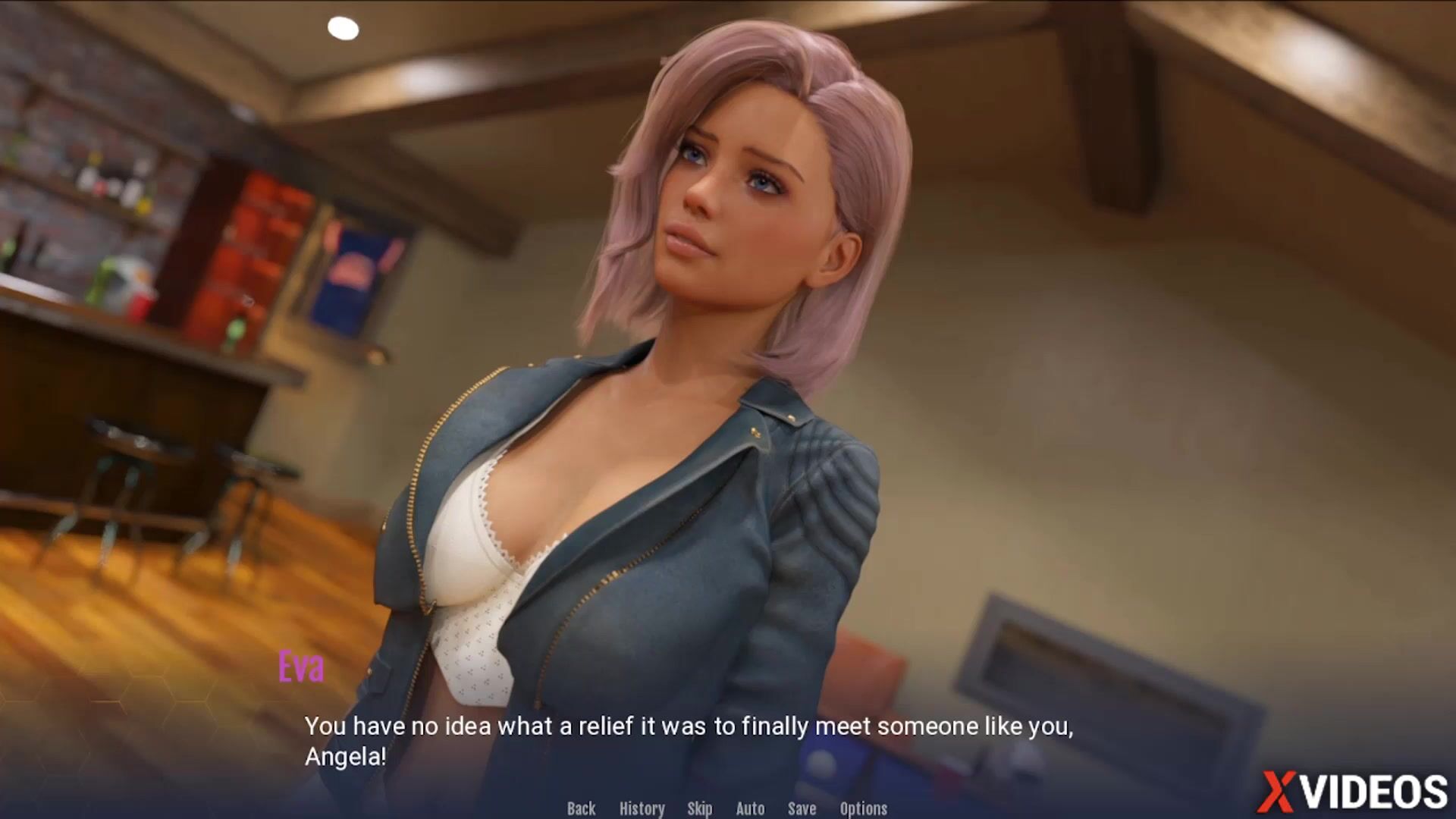Activate Skip to fast-forward dialogue
1456x819 pixels.
point(699,808)
